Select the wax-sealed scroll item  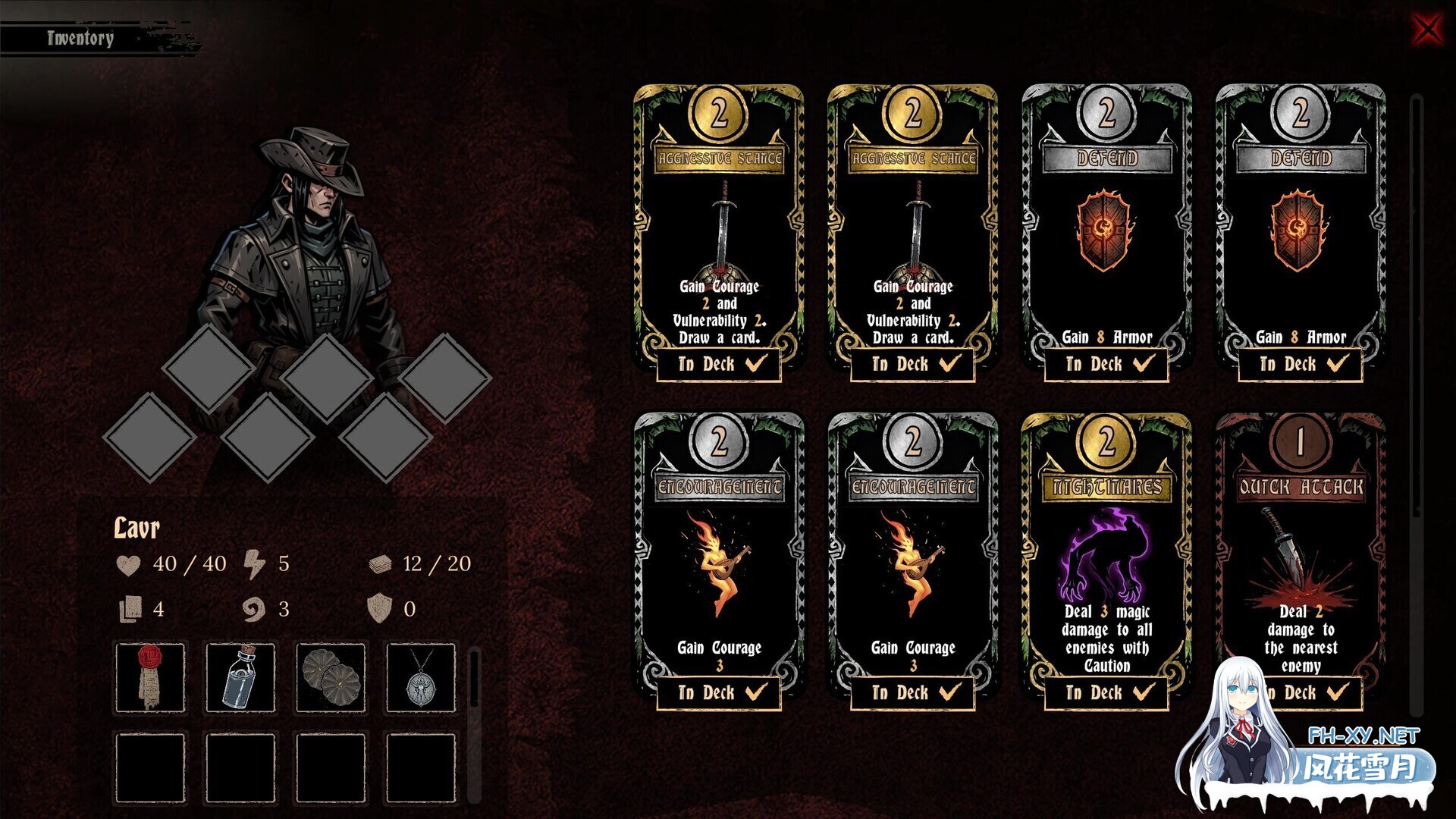150,677
